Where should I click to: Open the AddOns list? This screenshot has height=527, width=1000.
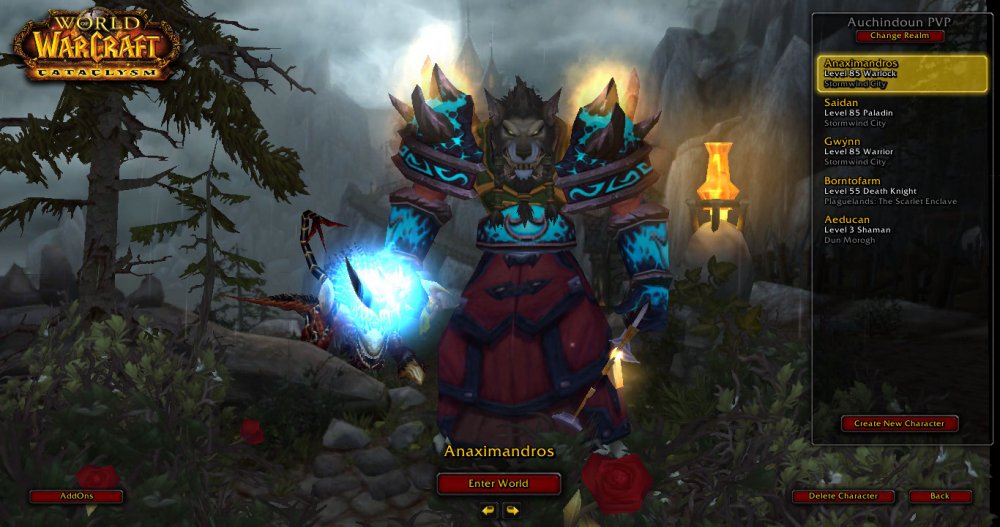(76, 496)
